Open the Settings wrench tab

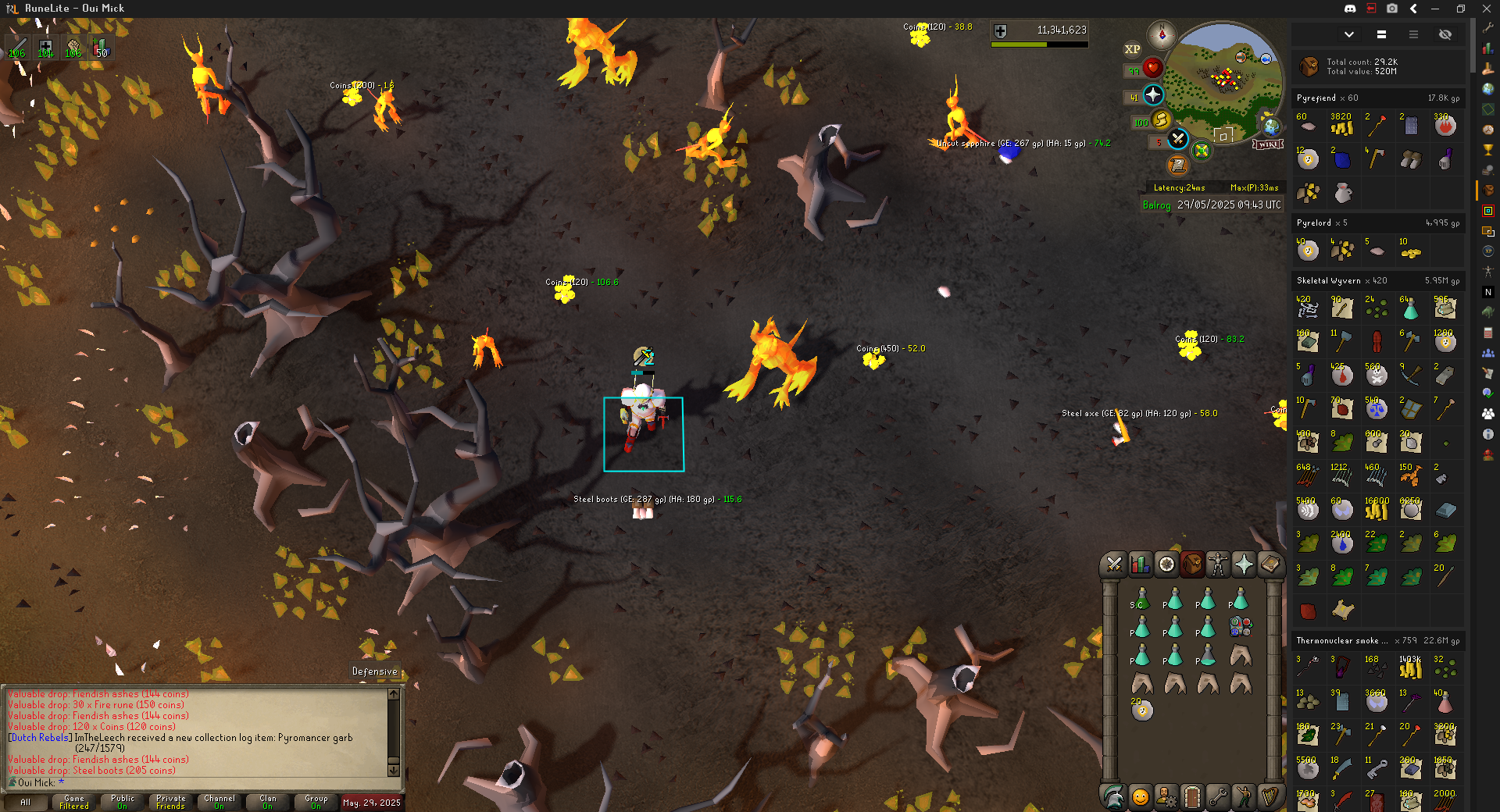pos(1217,796)
